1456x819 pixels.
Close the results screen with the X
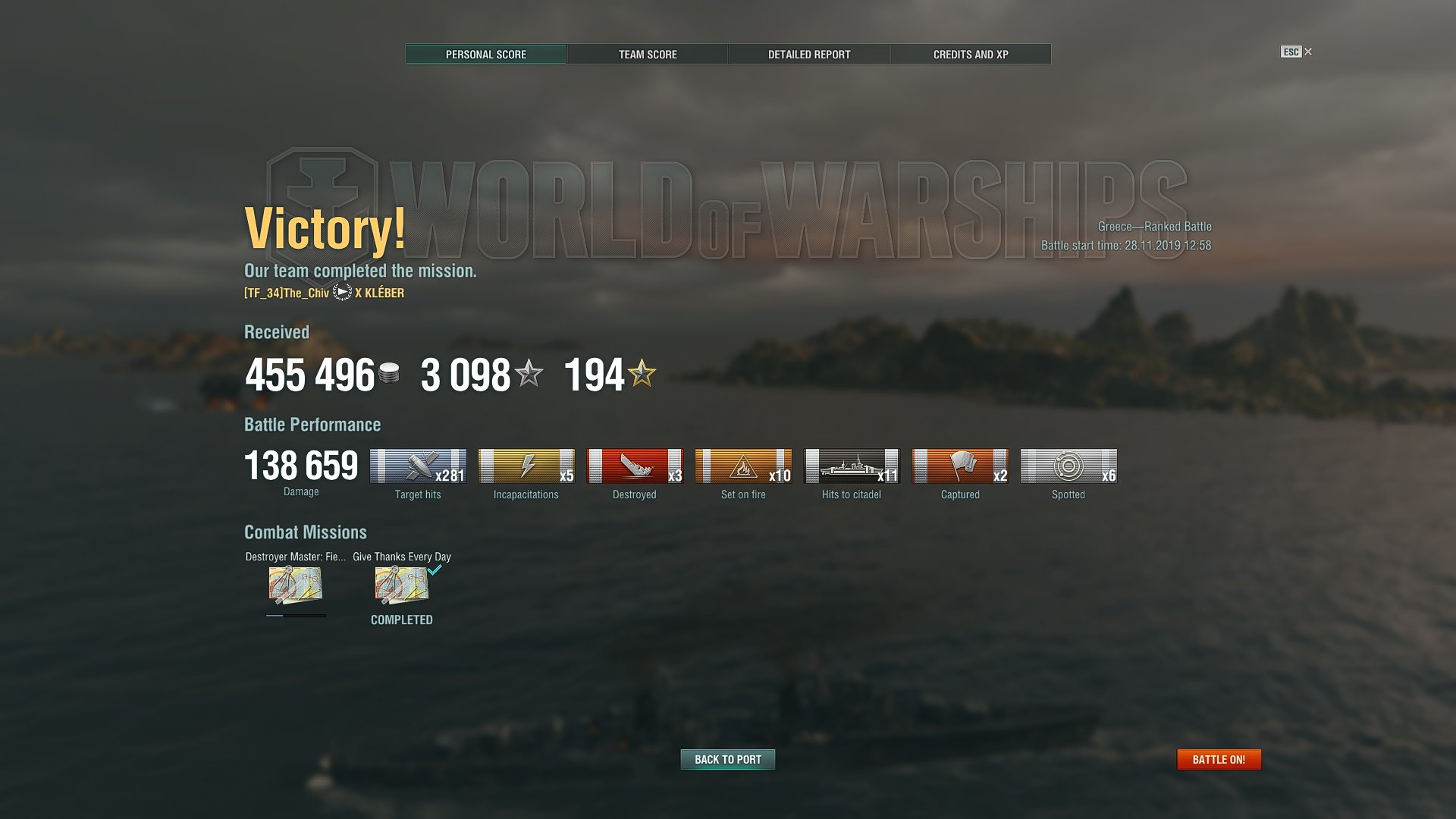pyautogui.click(x=1308, y=52)
